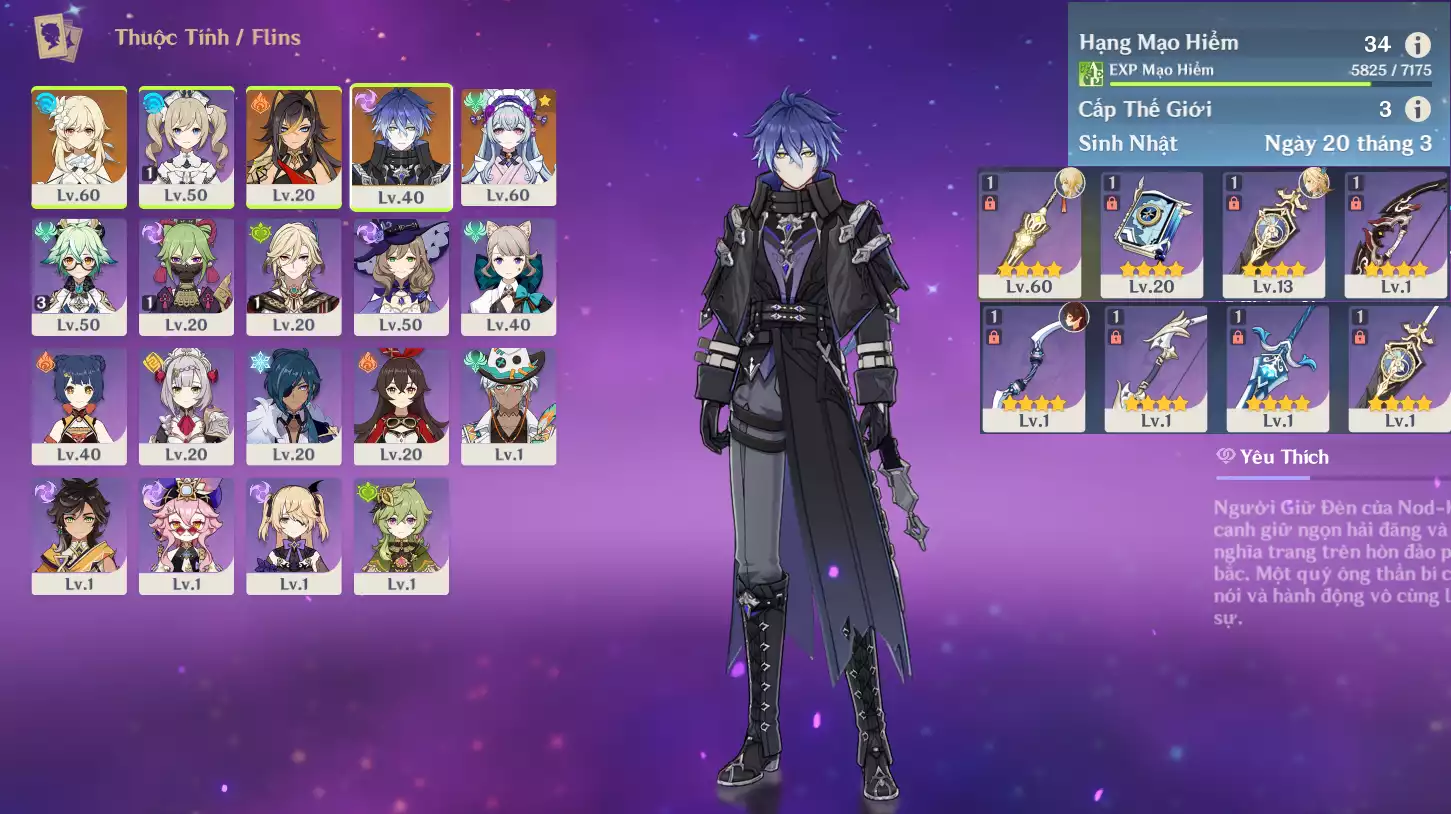Choose Collei's green-haired portrait
The width and height of the screenshot is (1451, 814).
tap(401, 535)
